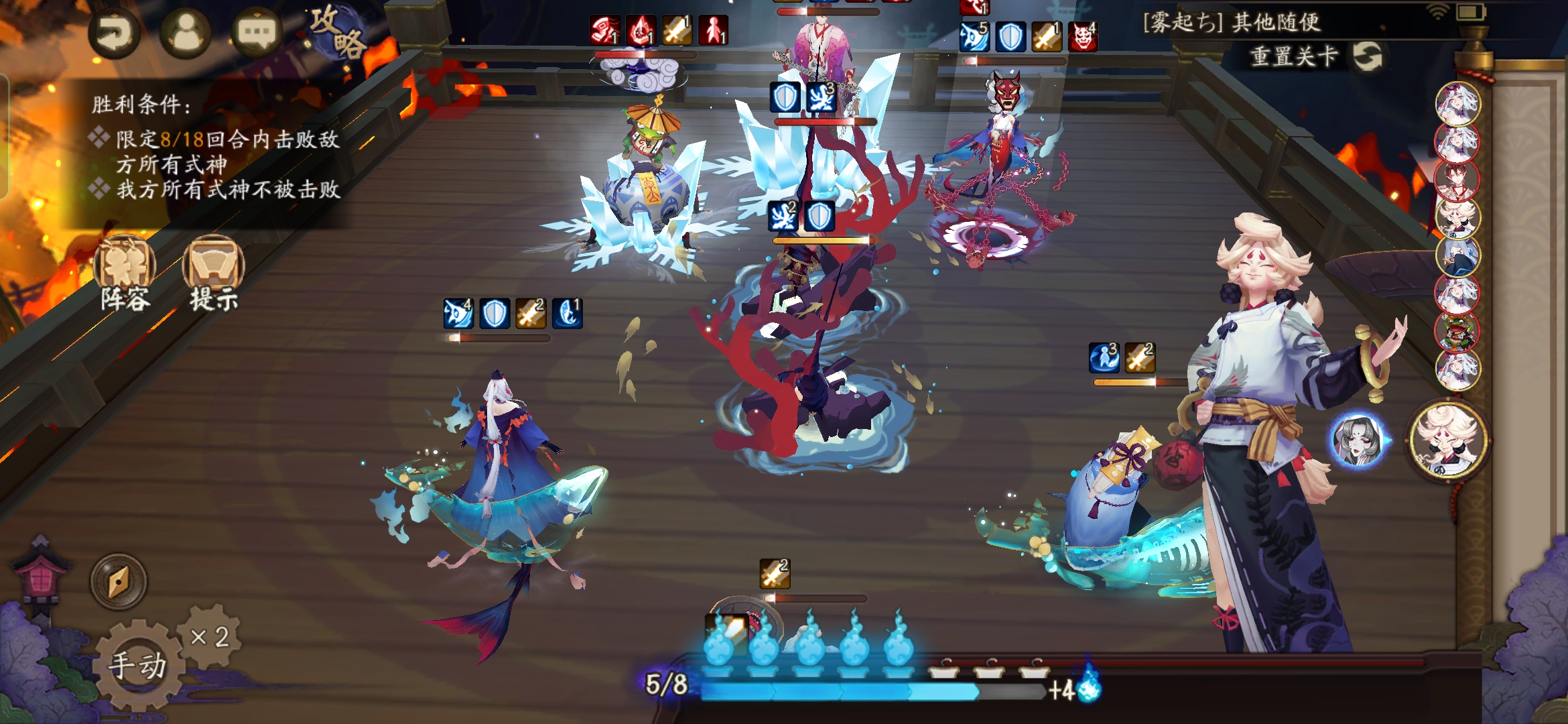Image resolution: width=1568 pixels, height=724 pixels.
Task: Open the 攻略 strategy guide
Action: 338,32
